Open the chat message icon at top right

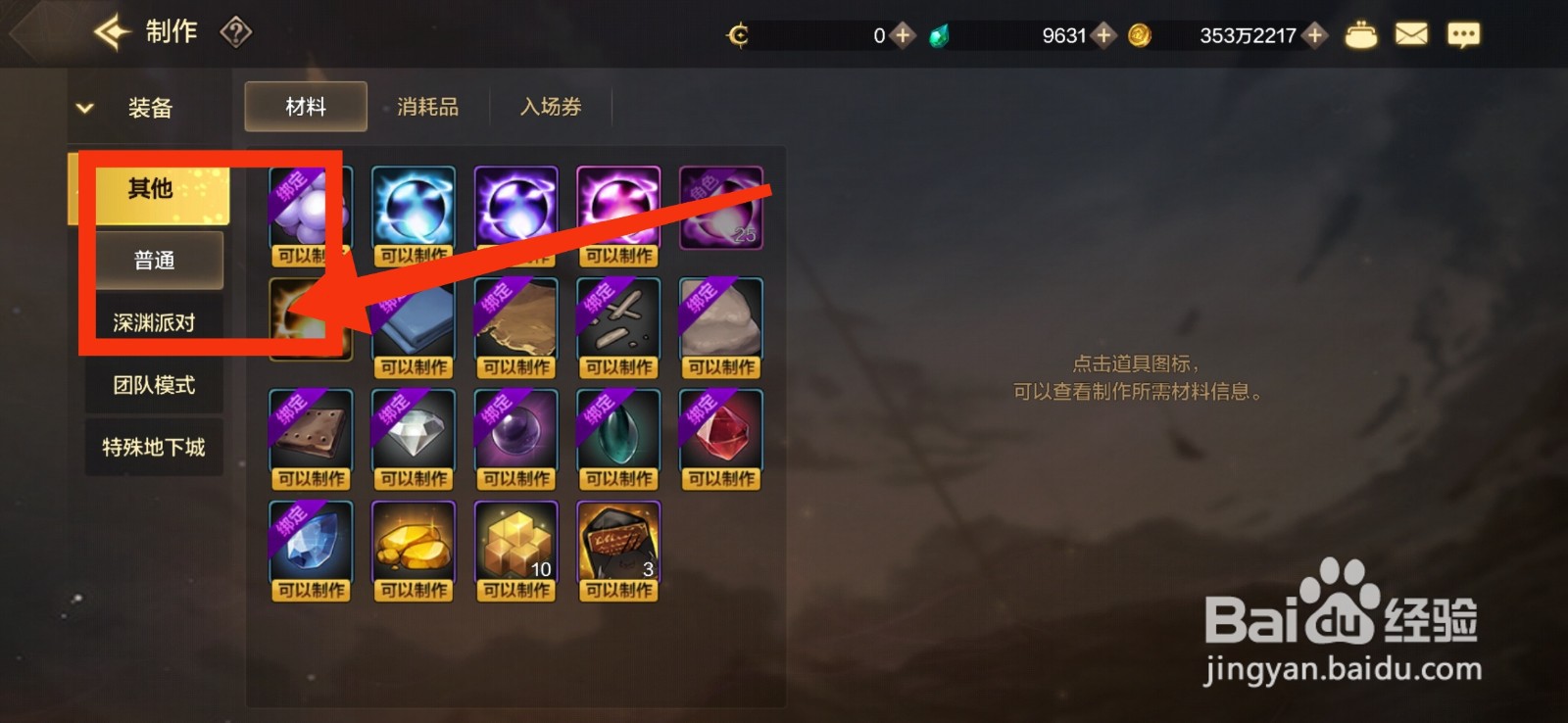(1462, 32)
